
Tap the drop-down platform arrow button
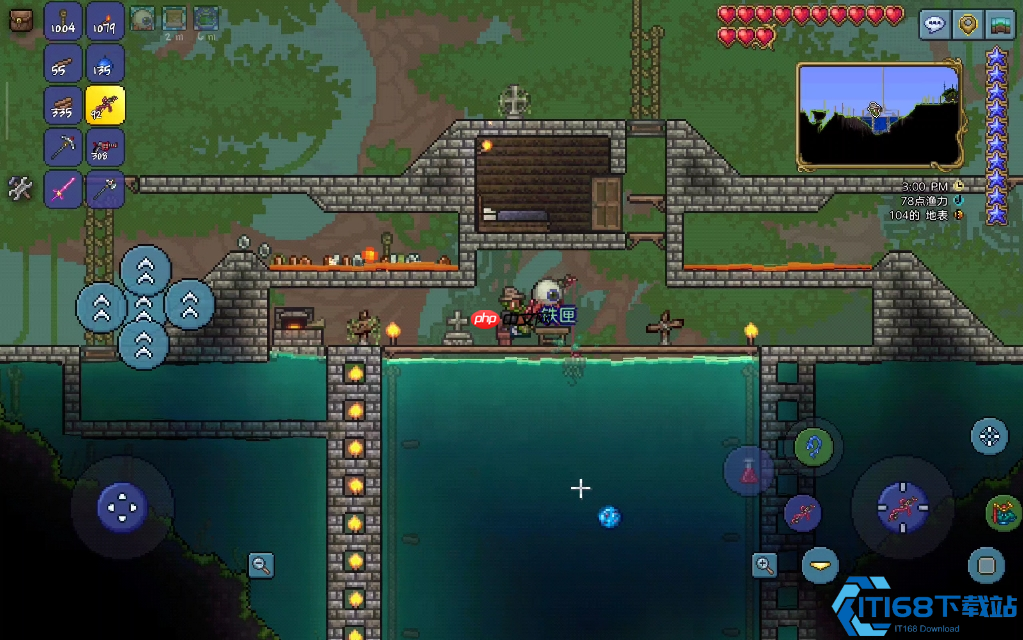tap(820, 565)
